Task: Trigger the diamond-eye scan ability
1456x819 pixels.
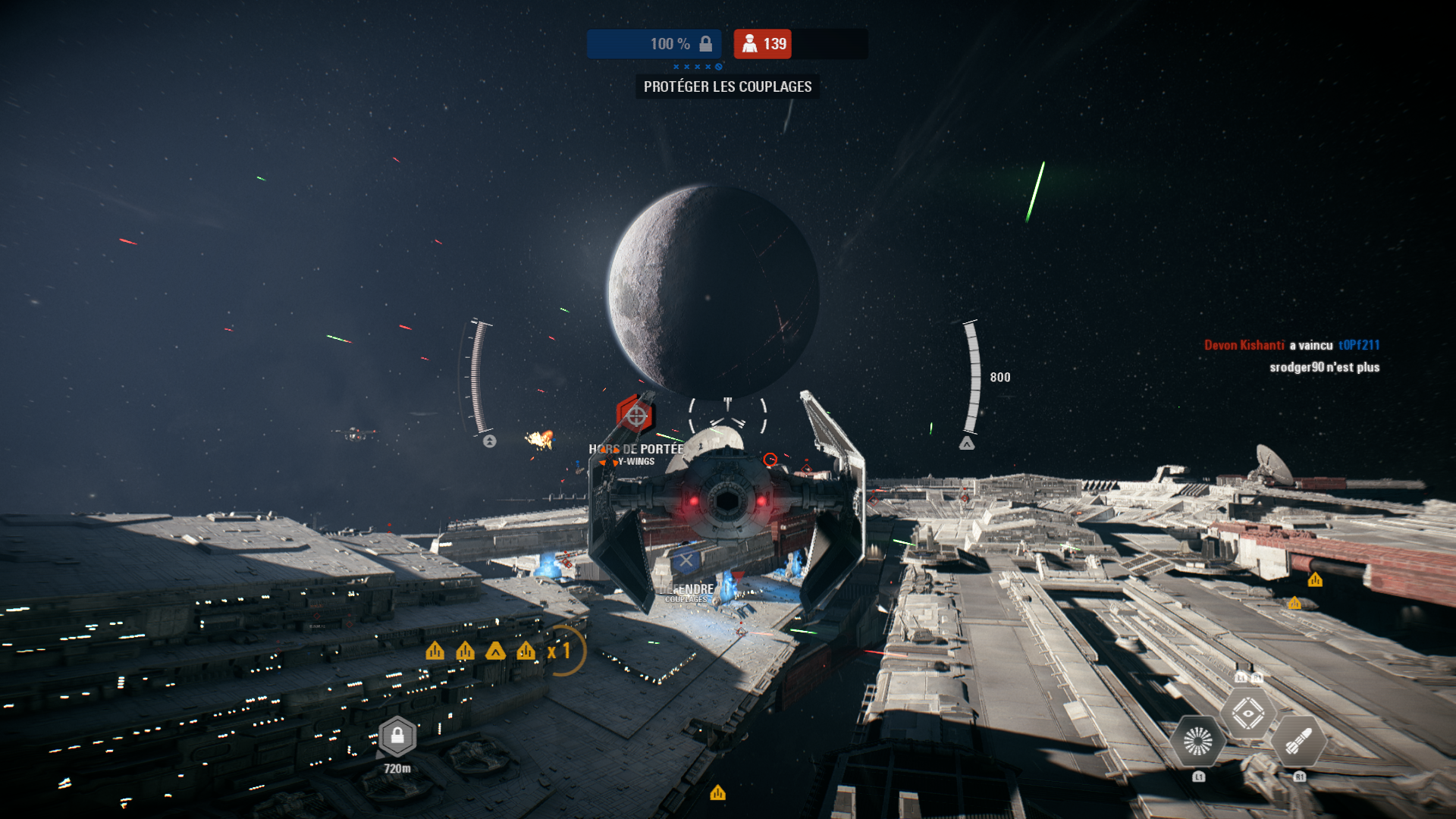Action: click(x=1248, y=713)
